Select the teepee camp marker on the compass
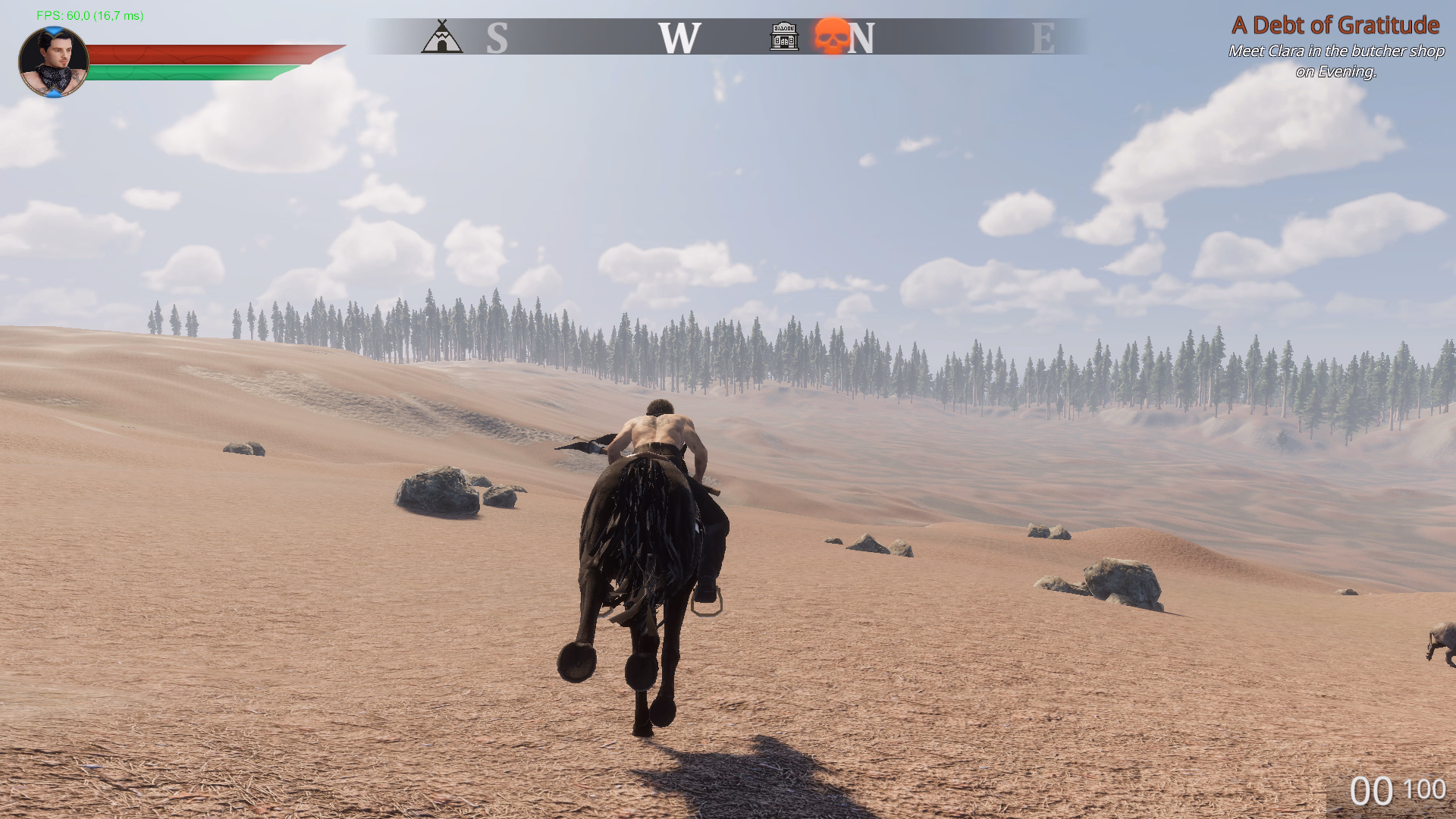Viewport: 1456px width, 819px height. pyautogui.click(x=441, y=36)
